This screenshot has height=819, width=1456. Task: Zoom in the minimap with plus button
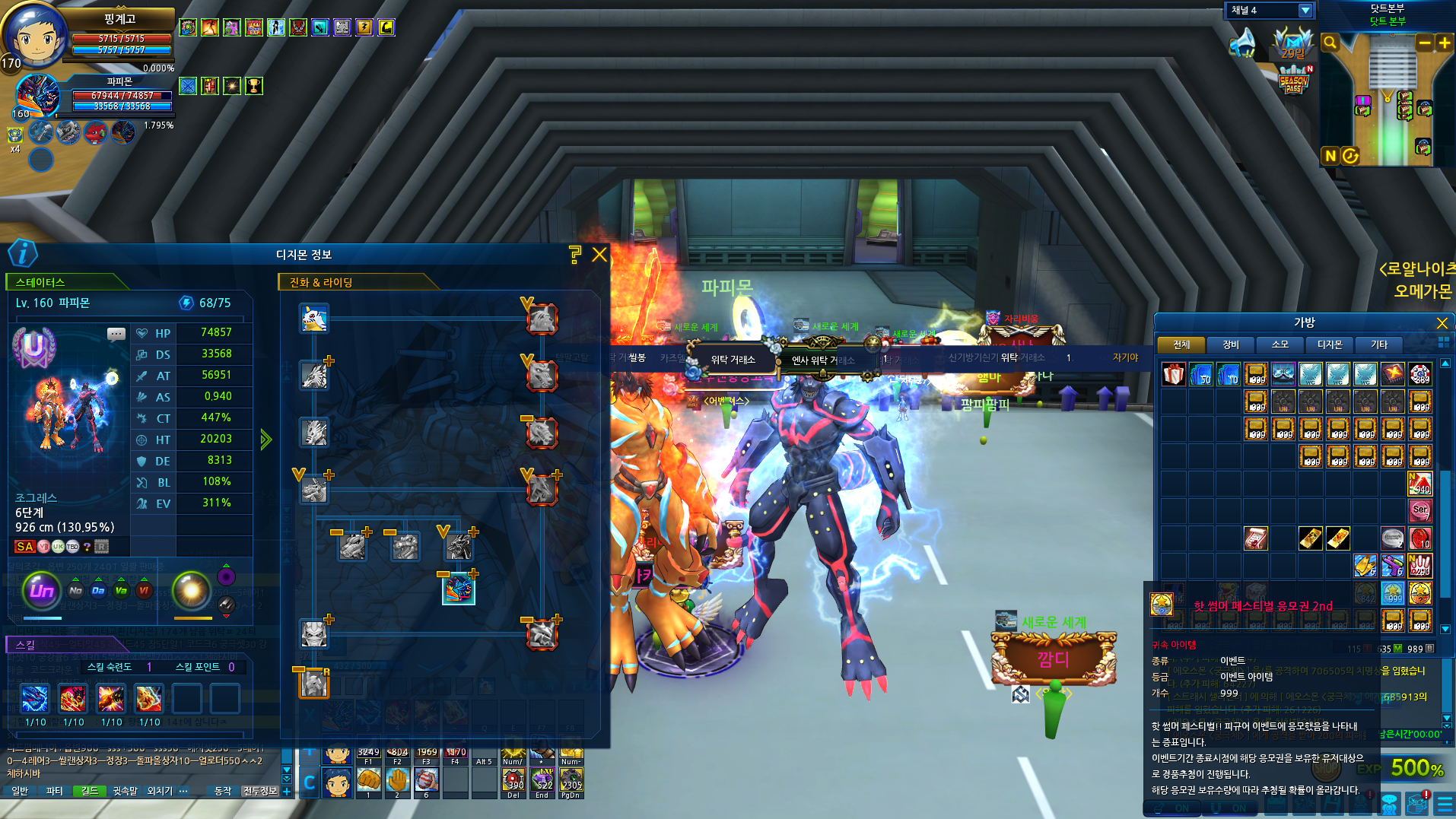tap(1444, 43)
